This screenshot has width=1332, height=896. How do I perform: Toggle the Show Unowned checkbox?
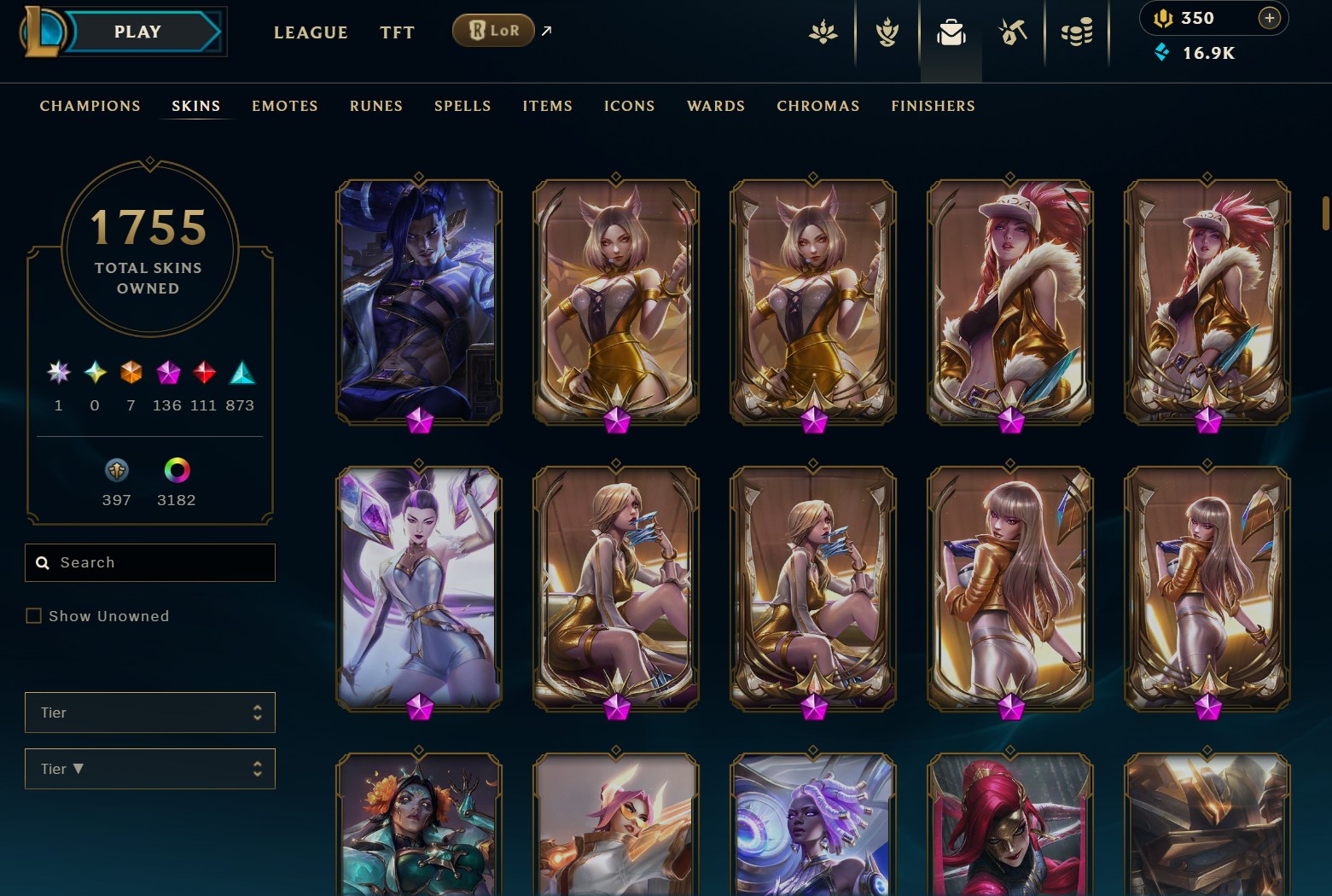(x=34, y=616)
